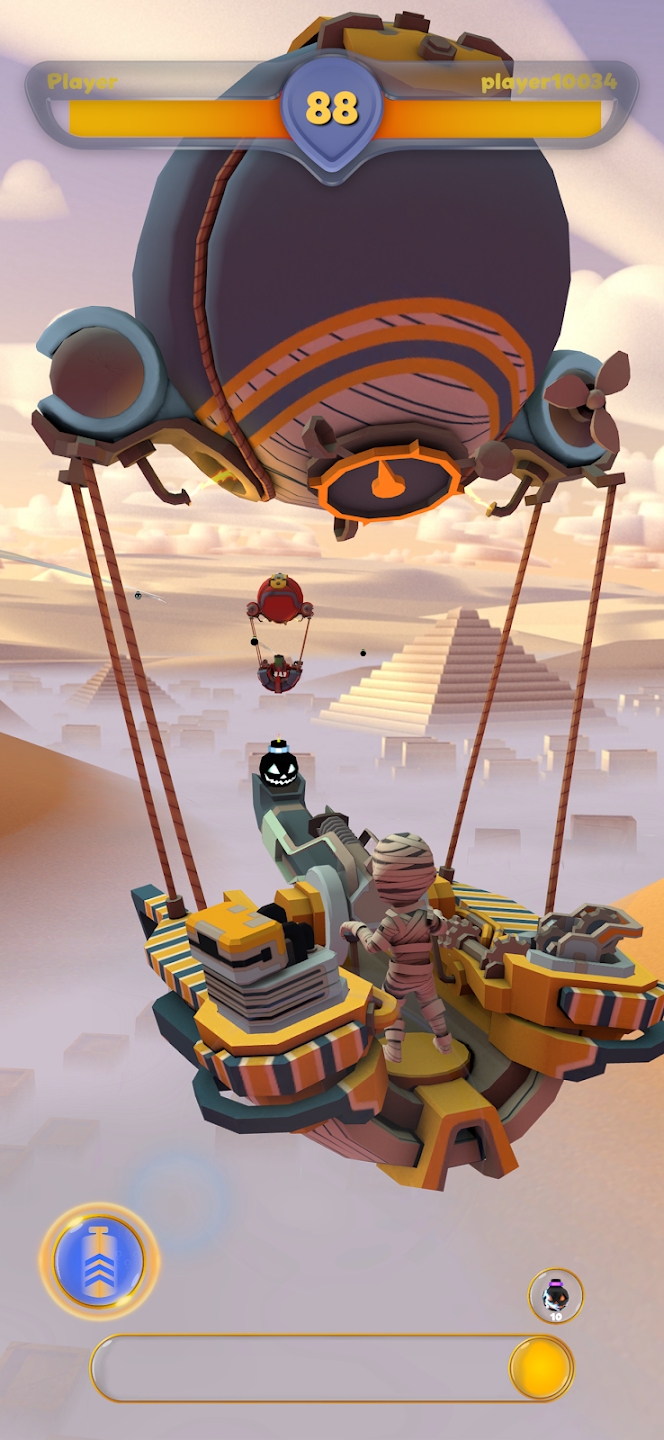
Task: Tap the yellow slider knob
Action: [540, 1367]
